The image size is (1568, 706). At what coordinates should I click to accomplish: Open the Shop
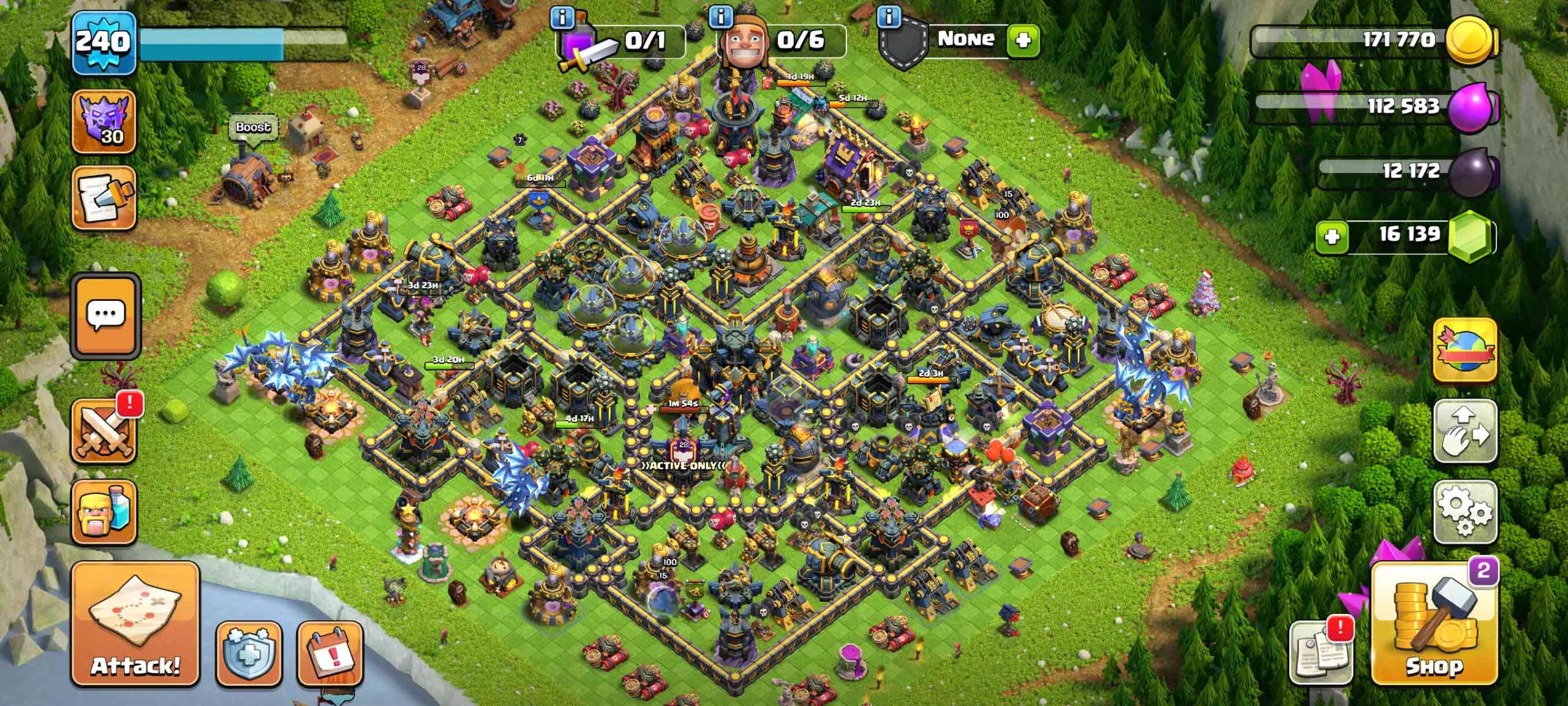click(1434, 623)
